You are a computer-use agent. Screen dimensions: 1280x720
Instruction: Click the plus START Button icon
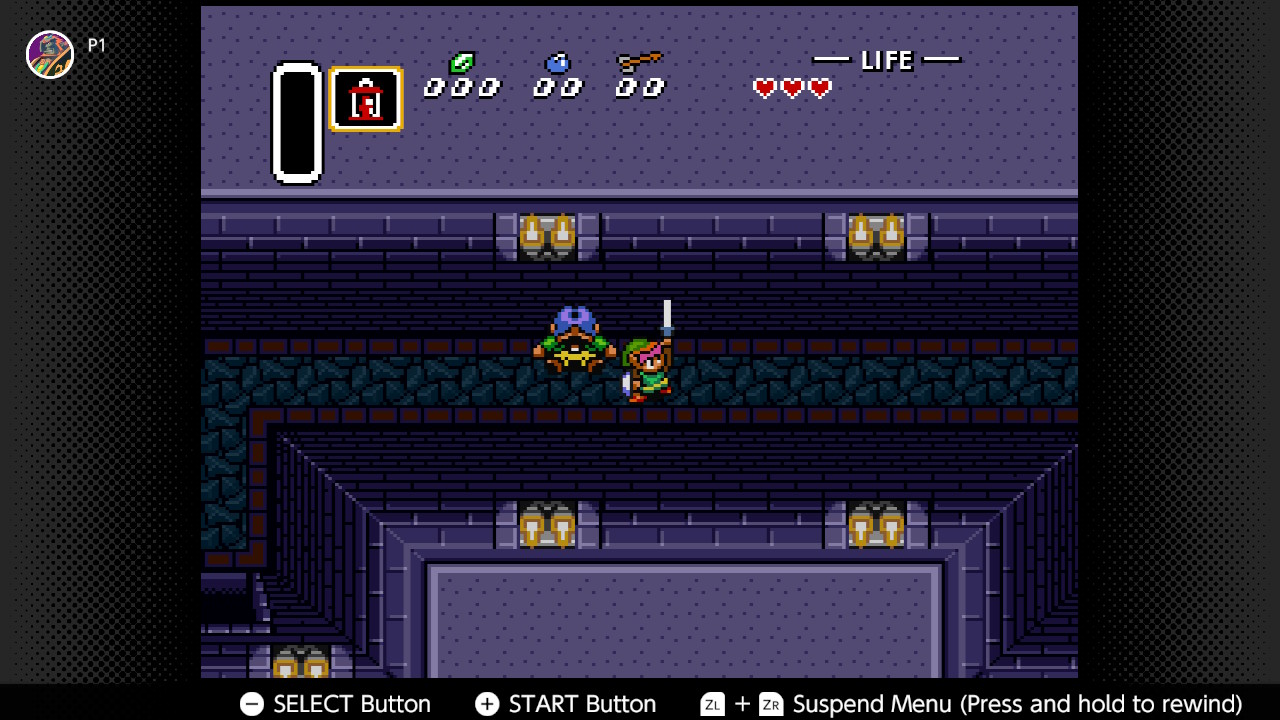click(487, 704)
